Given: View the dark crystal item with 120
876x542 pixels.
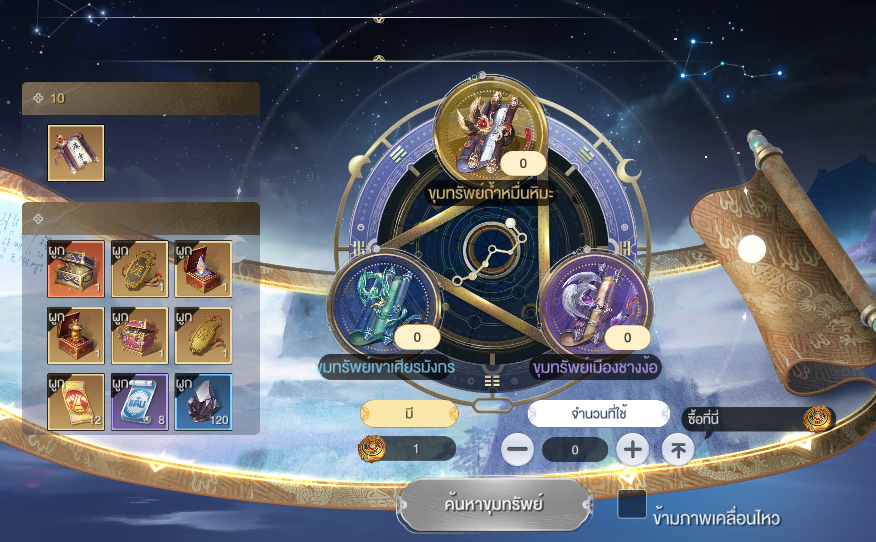Looking at the screenshot, I should (x=203, y=402).
